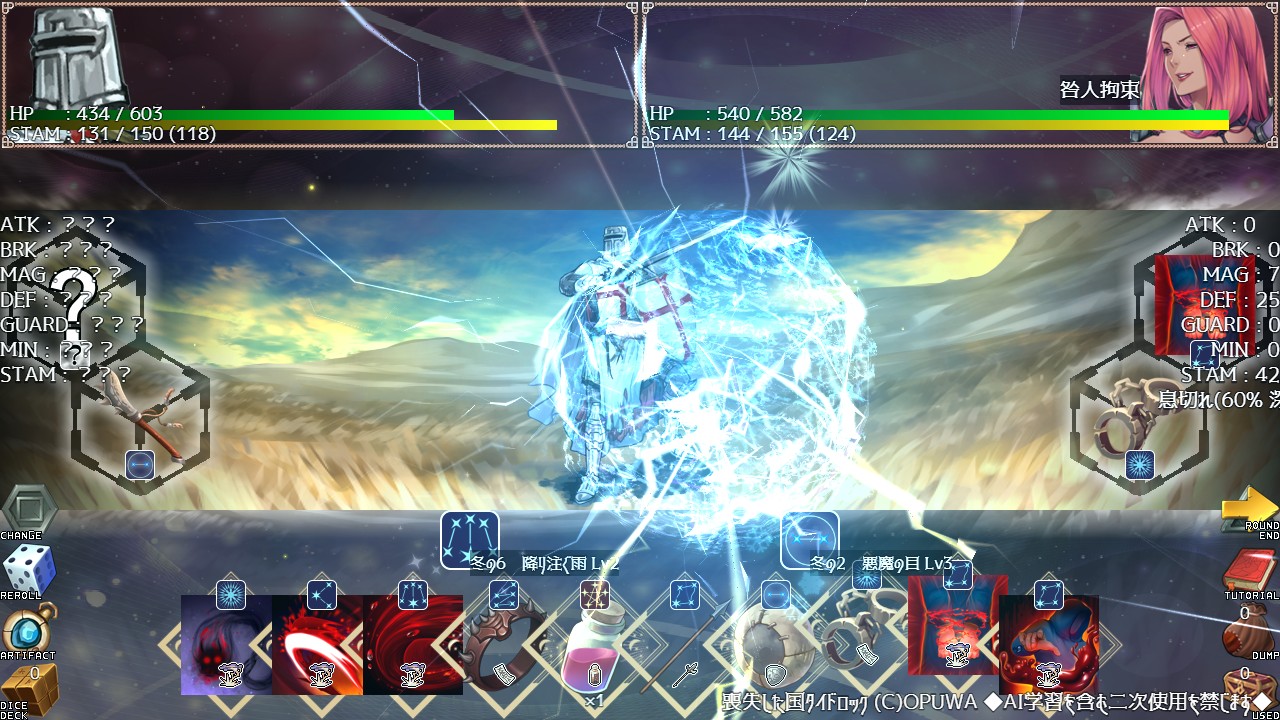Open the TUTORIAL red book
Screen dimensions: 1280x720
[x=1250, y=572]
